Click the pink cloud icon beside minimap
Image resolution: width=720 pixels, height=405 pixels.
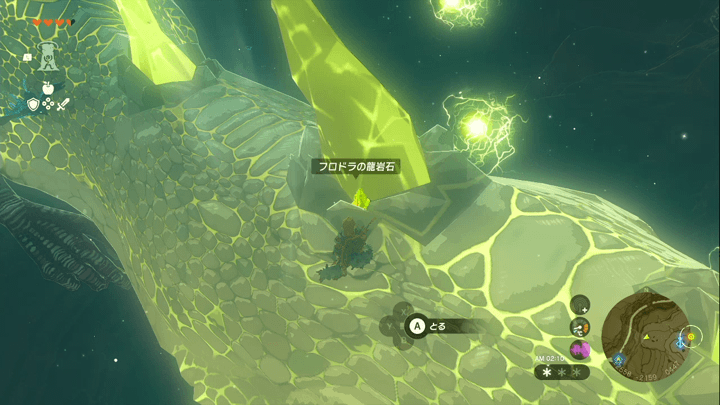580,349
